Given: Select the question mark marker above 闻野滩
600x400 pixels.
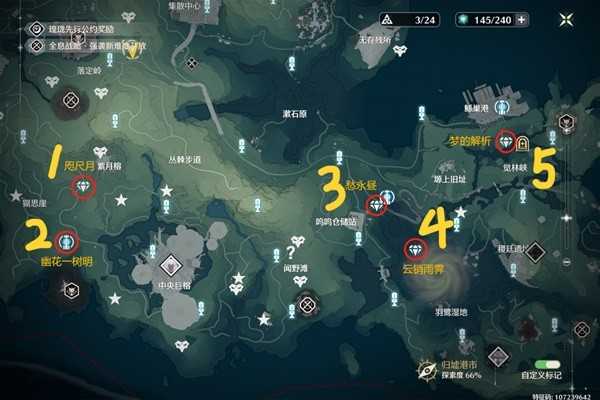Looking at the screenshot, I should coord(293,252).
